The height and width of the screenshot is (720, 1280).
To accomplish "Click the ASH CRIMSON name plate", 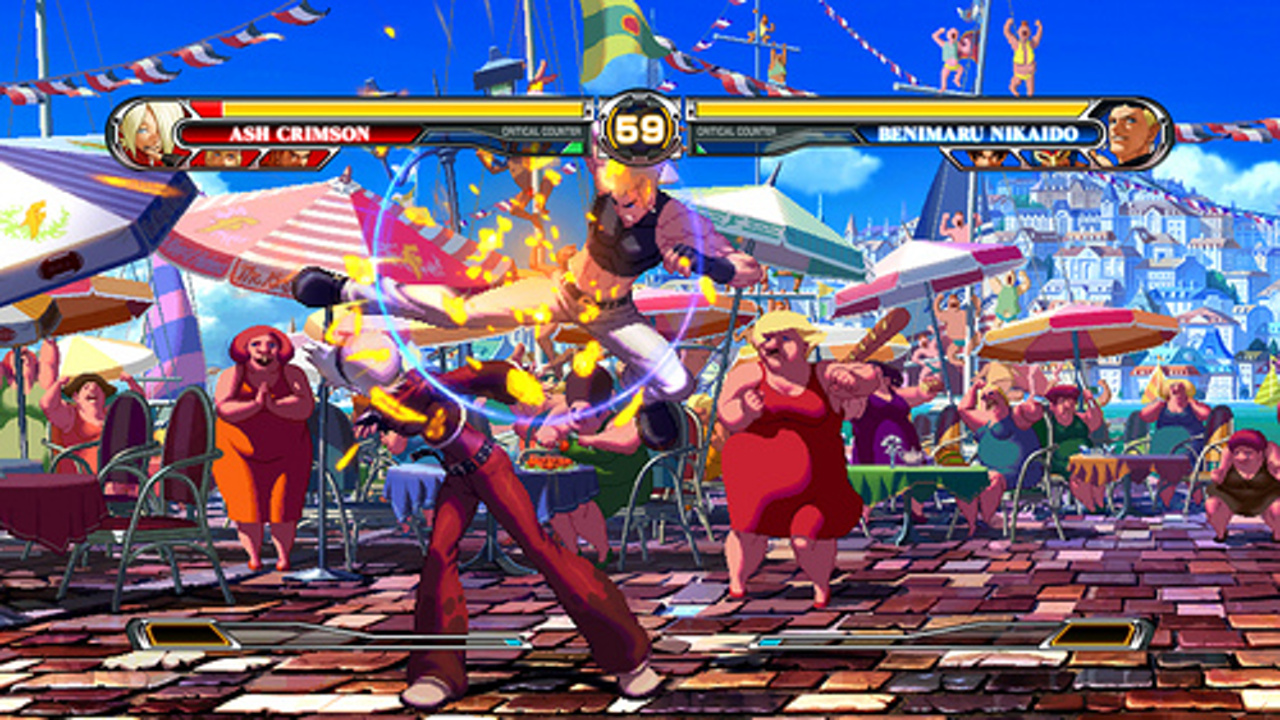I will (301, 133).
